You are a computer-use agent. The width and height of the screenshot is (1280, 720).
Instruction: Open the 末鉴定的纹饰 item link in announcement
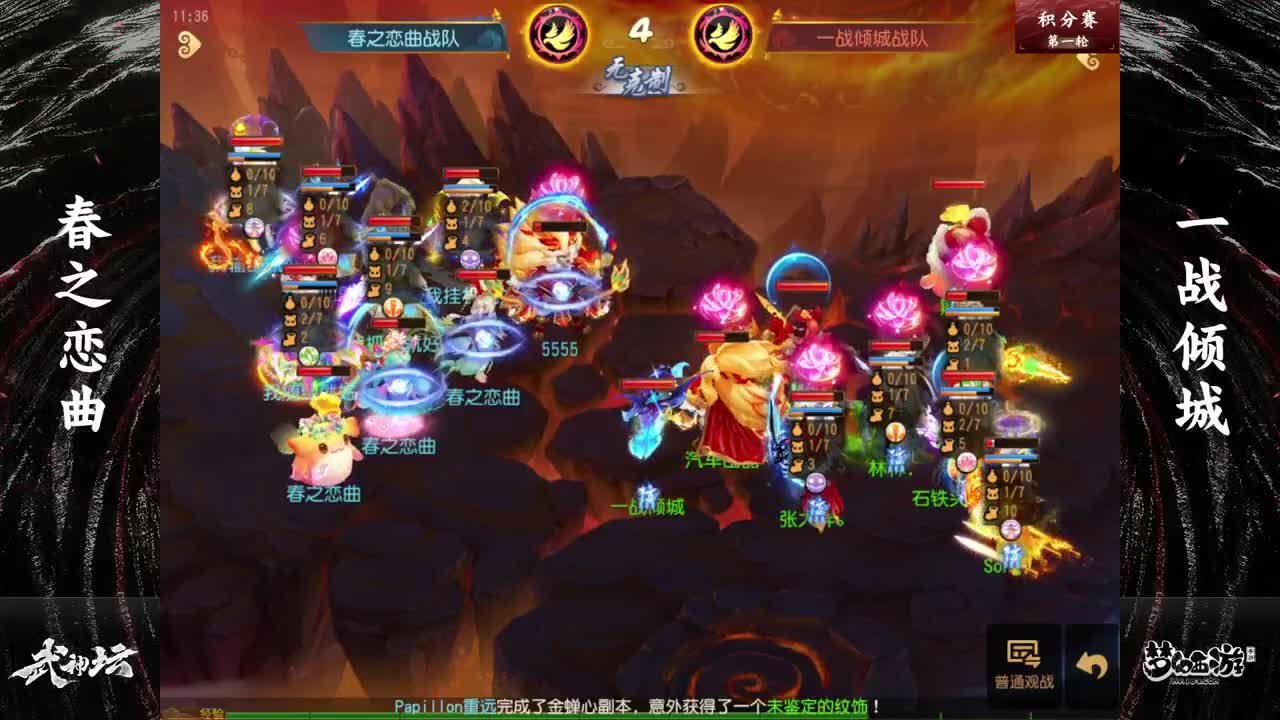coord(816,703)
